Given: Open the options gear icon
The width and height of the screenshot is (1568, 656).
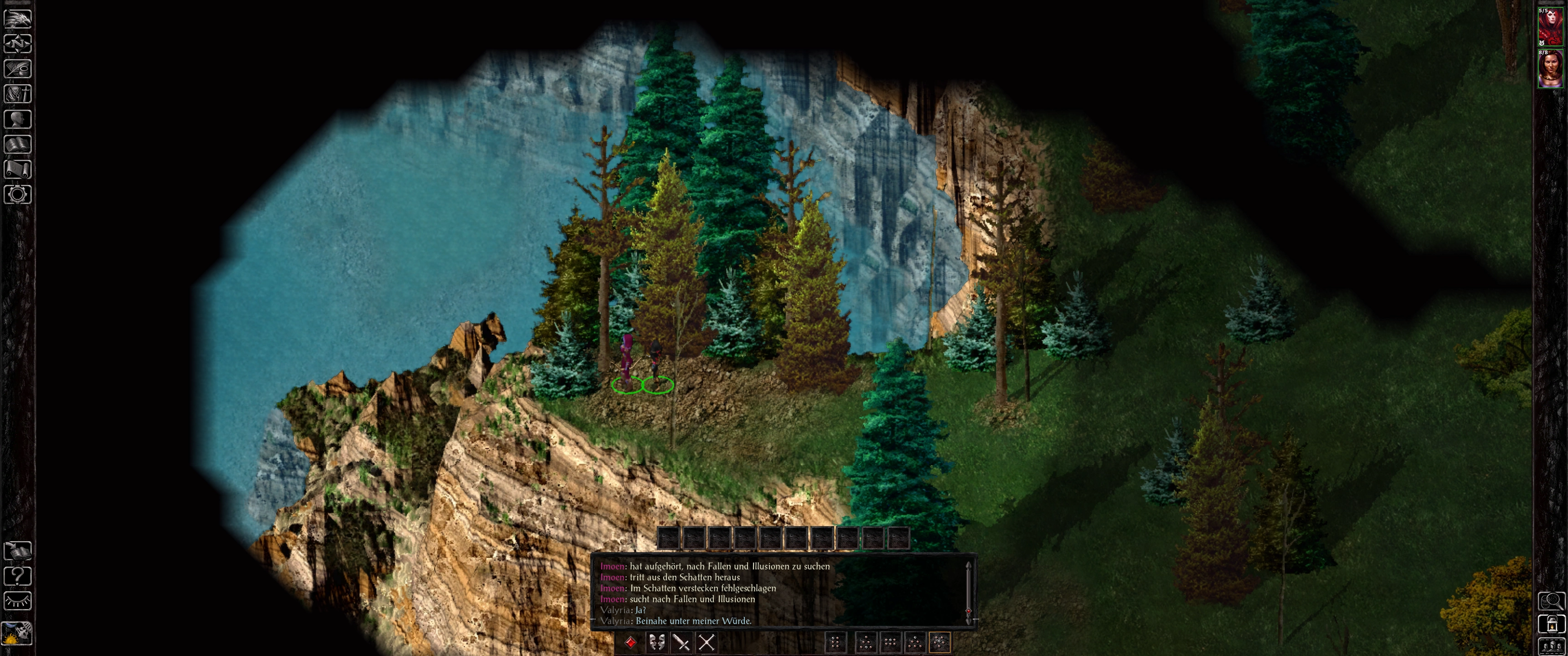Looking at the screenshot, I should tap(18, 195).
